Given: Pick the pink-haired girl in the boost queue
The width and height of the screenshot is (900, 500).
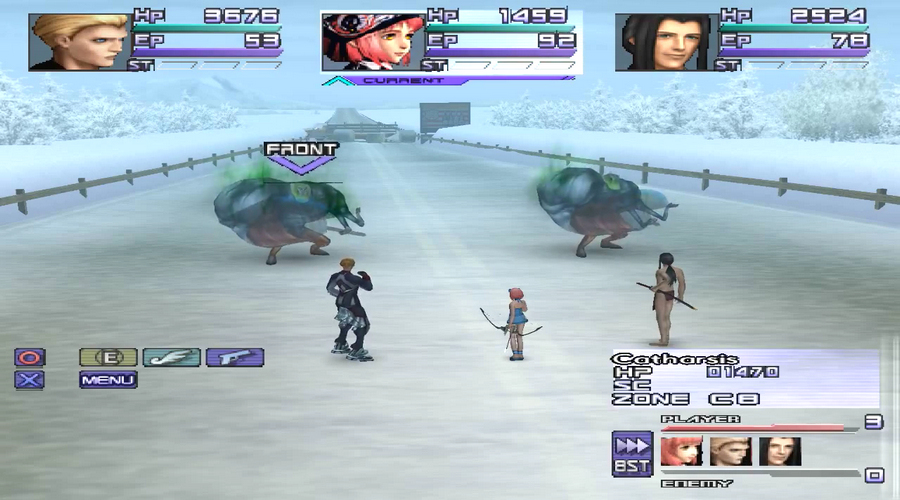Looking at the screenshot, I should [681, 452].
